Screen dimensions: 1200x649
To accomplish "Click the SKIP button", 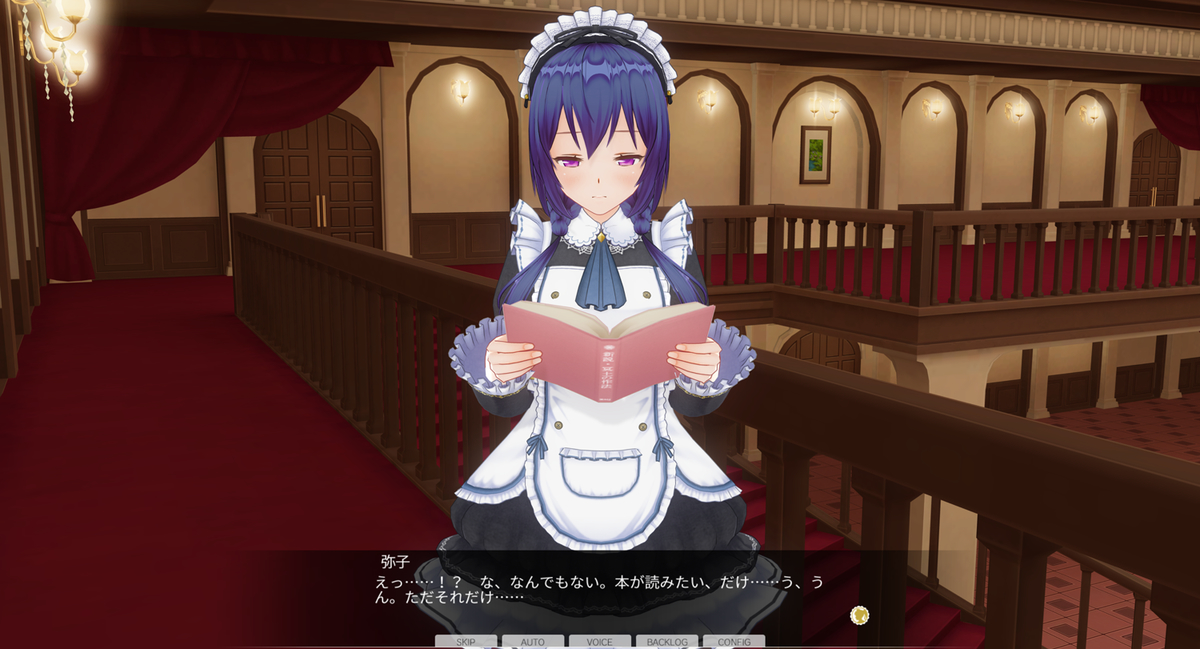I will tap(466, 641).
